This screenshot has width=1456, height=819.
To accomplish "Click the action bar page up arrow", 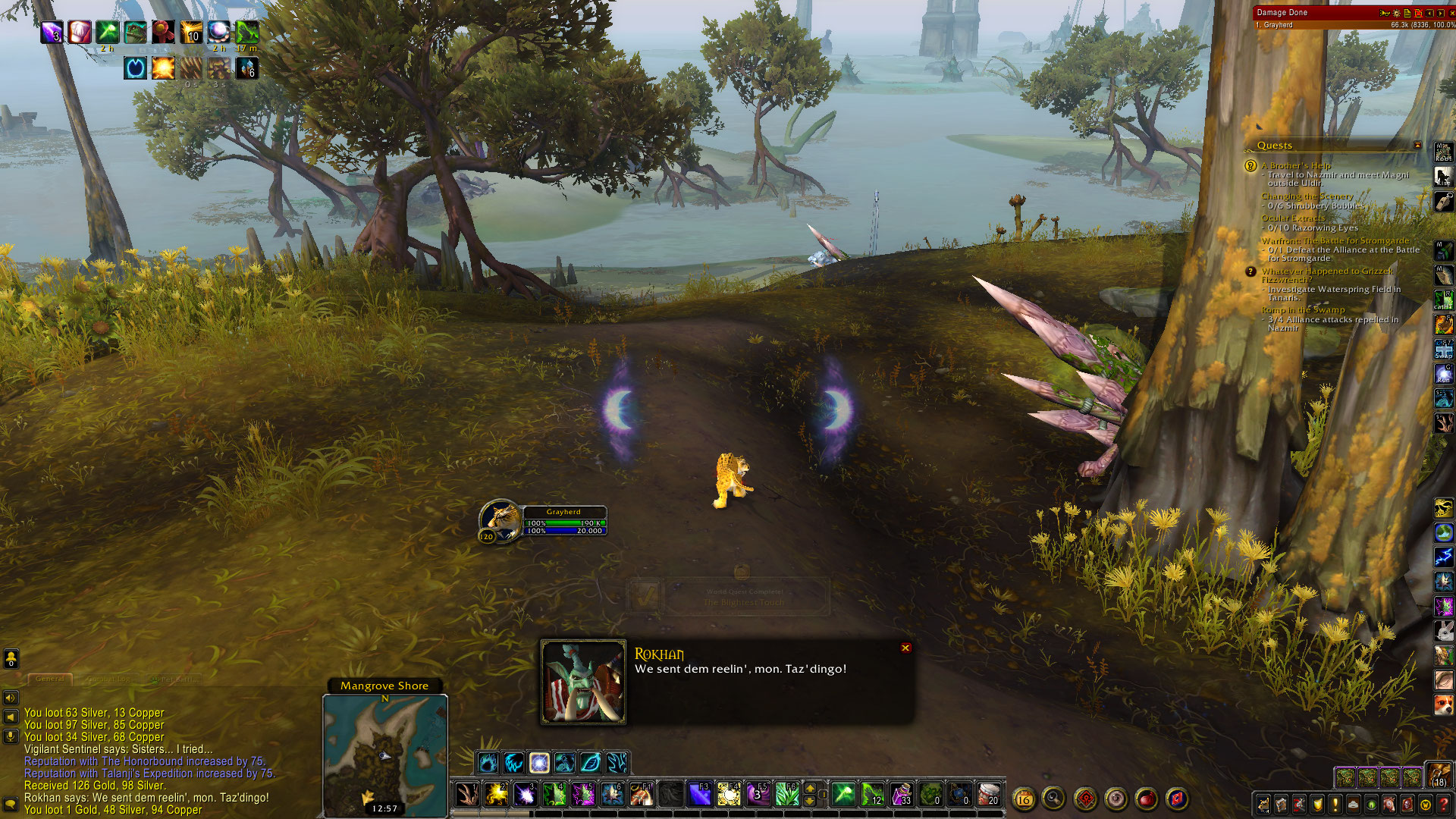I will pyautogui.click(x=810, y=788).
